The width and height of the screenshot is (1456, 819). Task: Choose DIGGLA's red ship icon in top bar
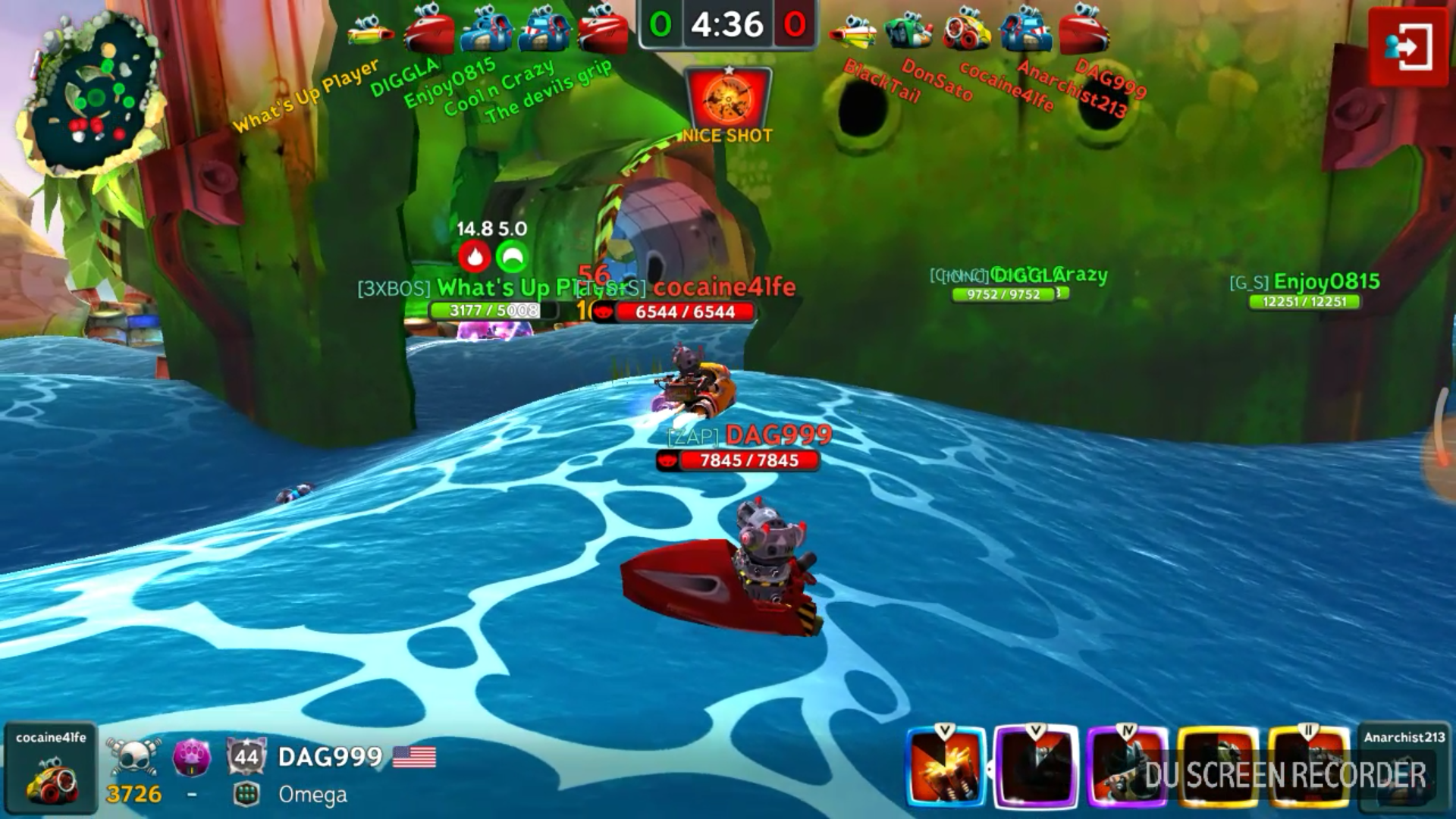(428, 30)
